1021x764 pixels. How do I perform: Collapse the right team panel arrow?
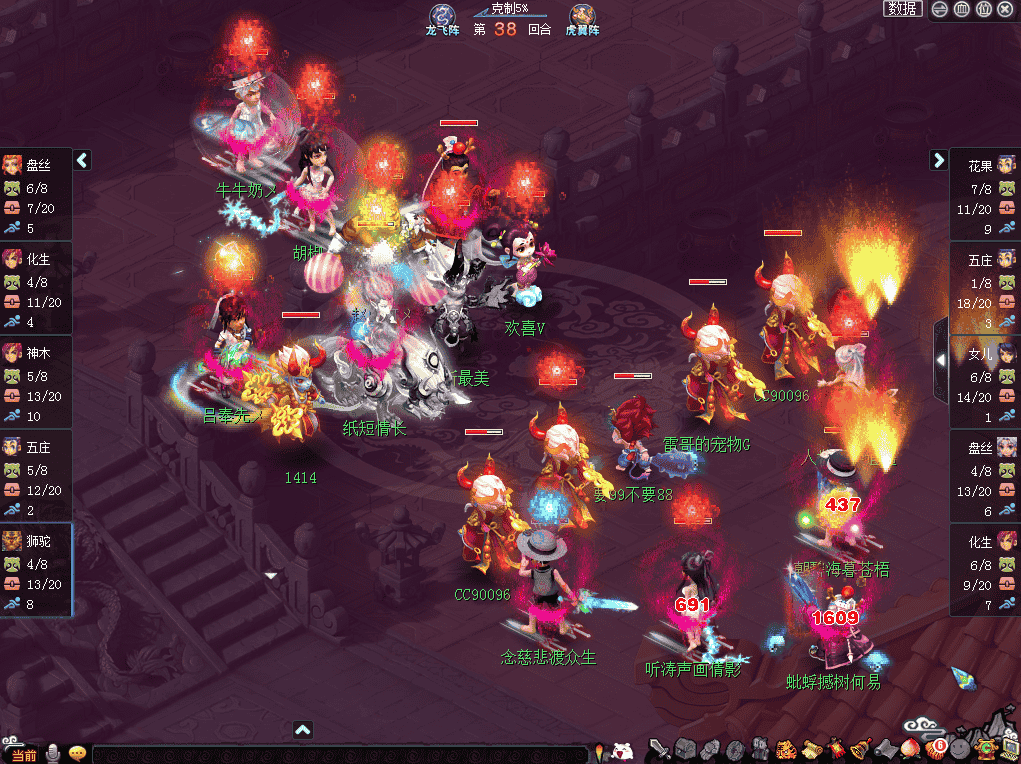pyautogui.click(x=938, y=160)
